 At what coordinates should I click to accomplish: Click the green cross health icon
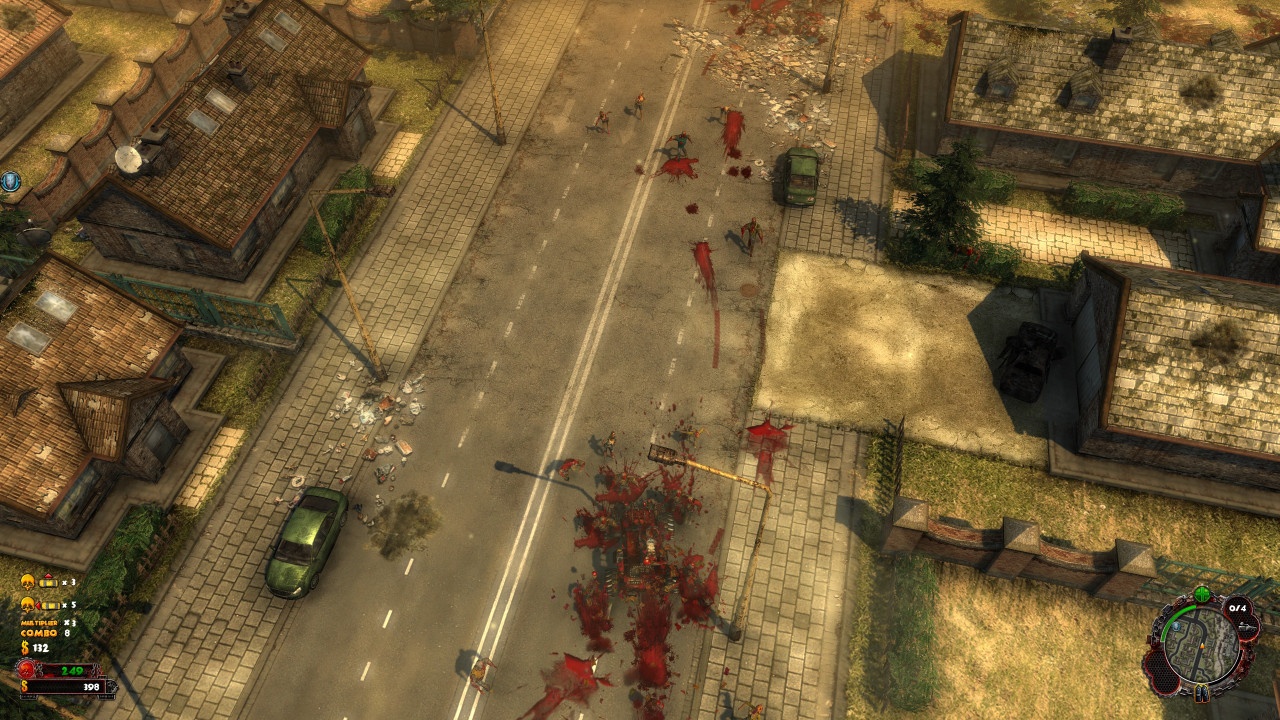[x=1201, y=596]
